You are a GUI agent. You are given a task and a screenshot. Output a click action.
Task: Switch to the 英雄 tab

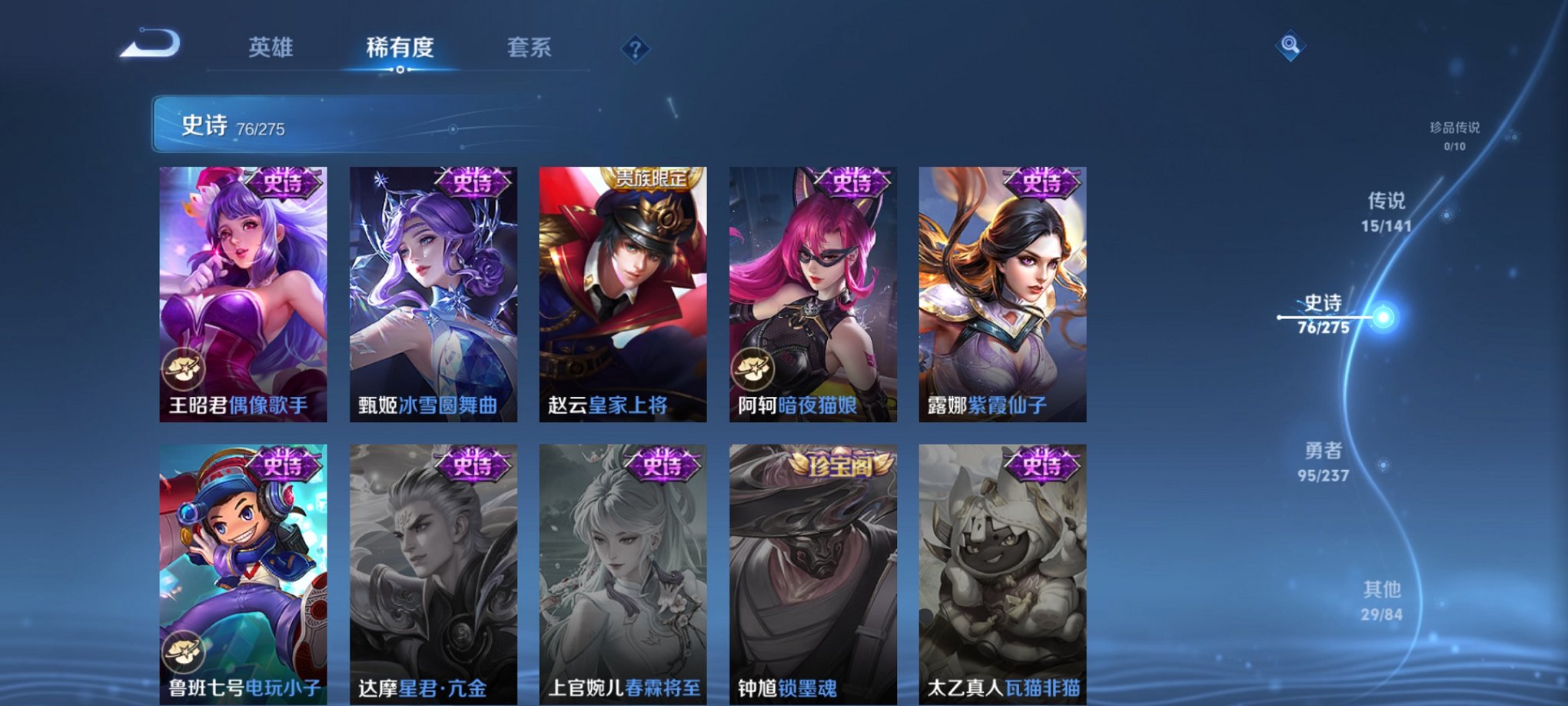tap(273, 48)
